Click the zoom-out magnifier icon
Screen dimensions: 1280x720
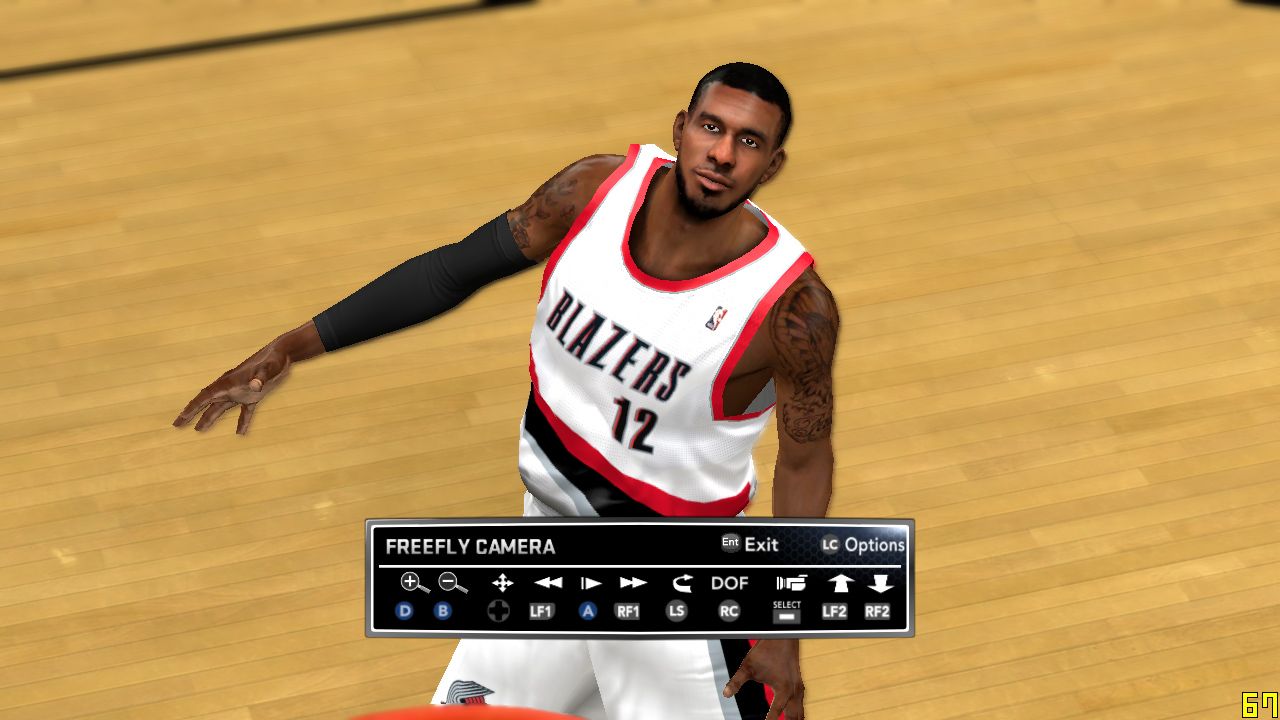(452, 582)
